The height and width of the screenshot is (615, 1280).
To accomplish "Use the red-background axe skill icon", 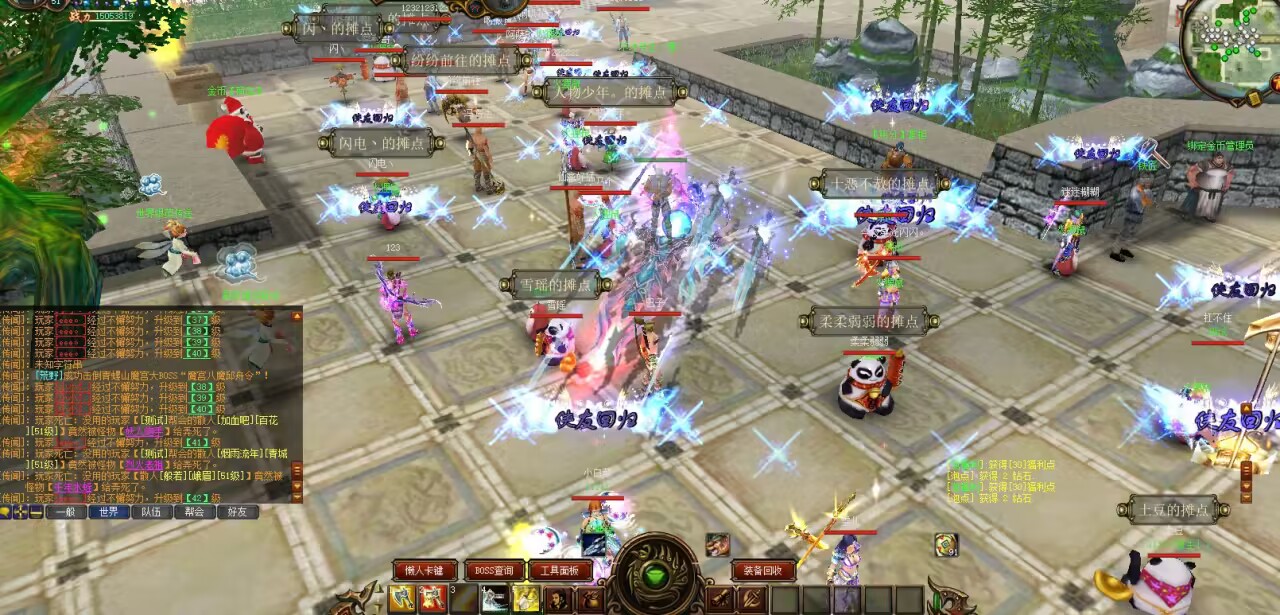I will tap(433, 598).
